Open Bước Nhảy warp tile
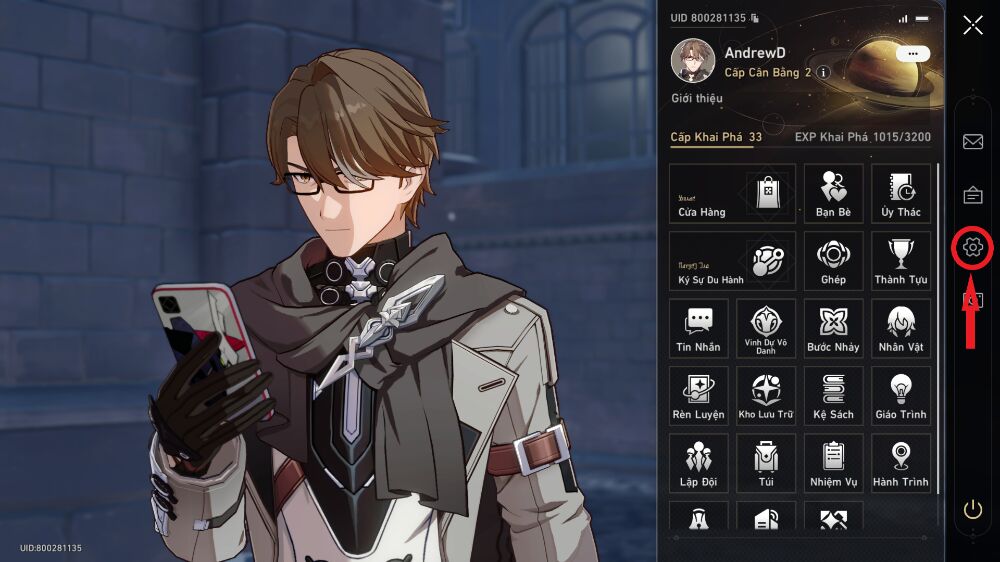 833,328
